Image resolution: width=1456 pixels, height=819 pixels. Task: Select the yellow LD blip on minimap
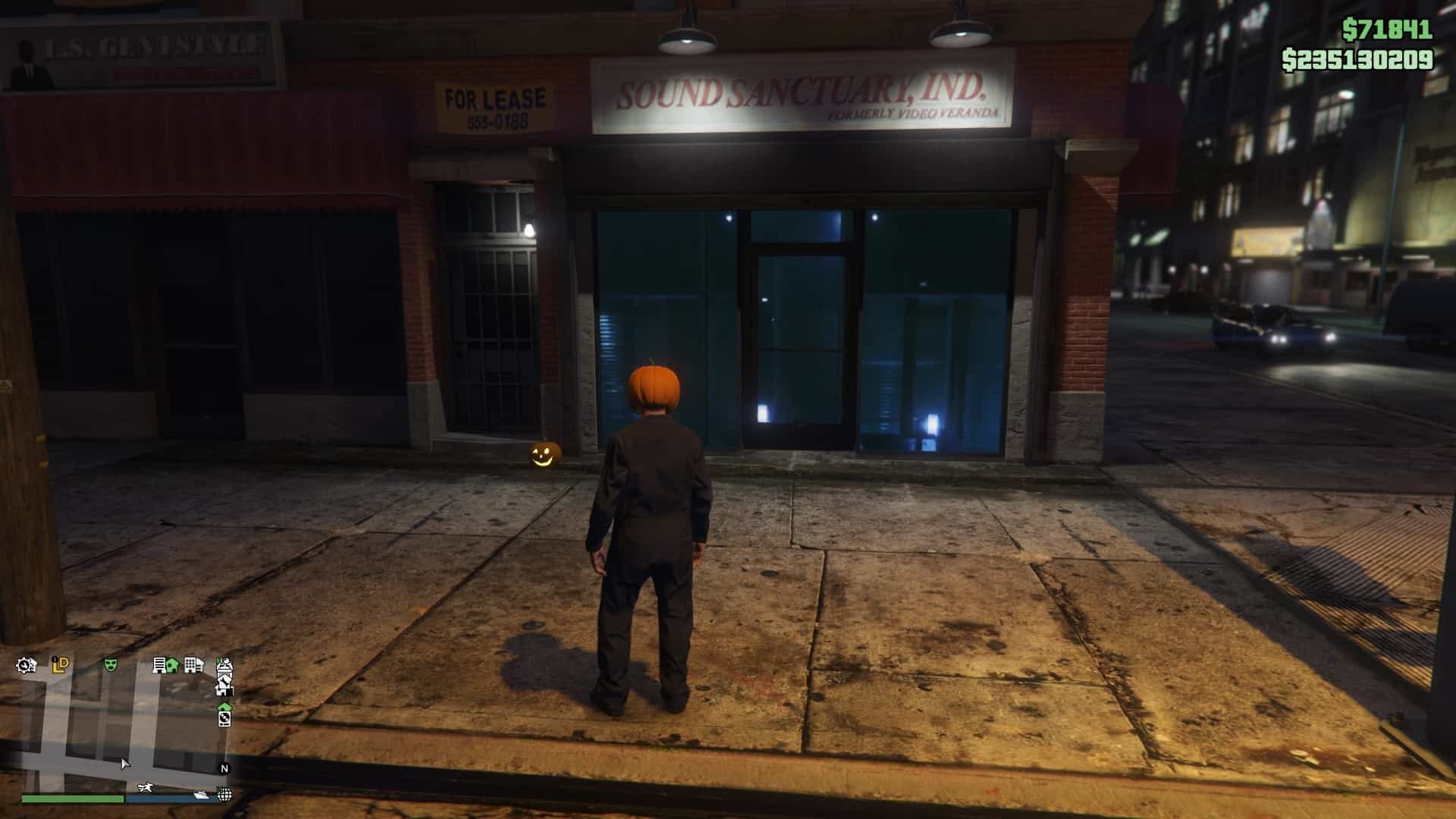point(61,665)
